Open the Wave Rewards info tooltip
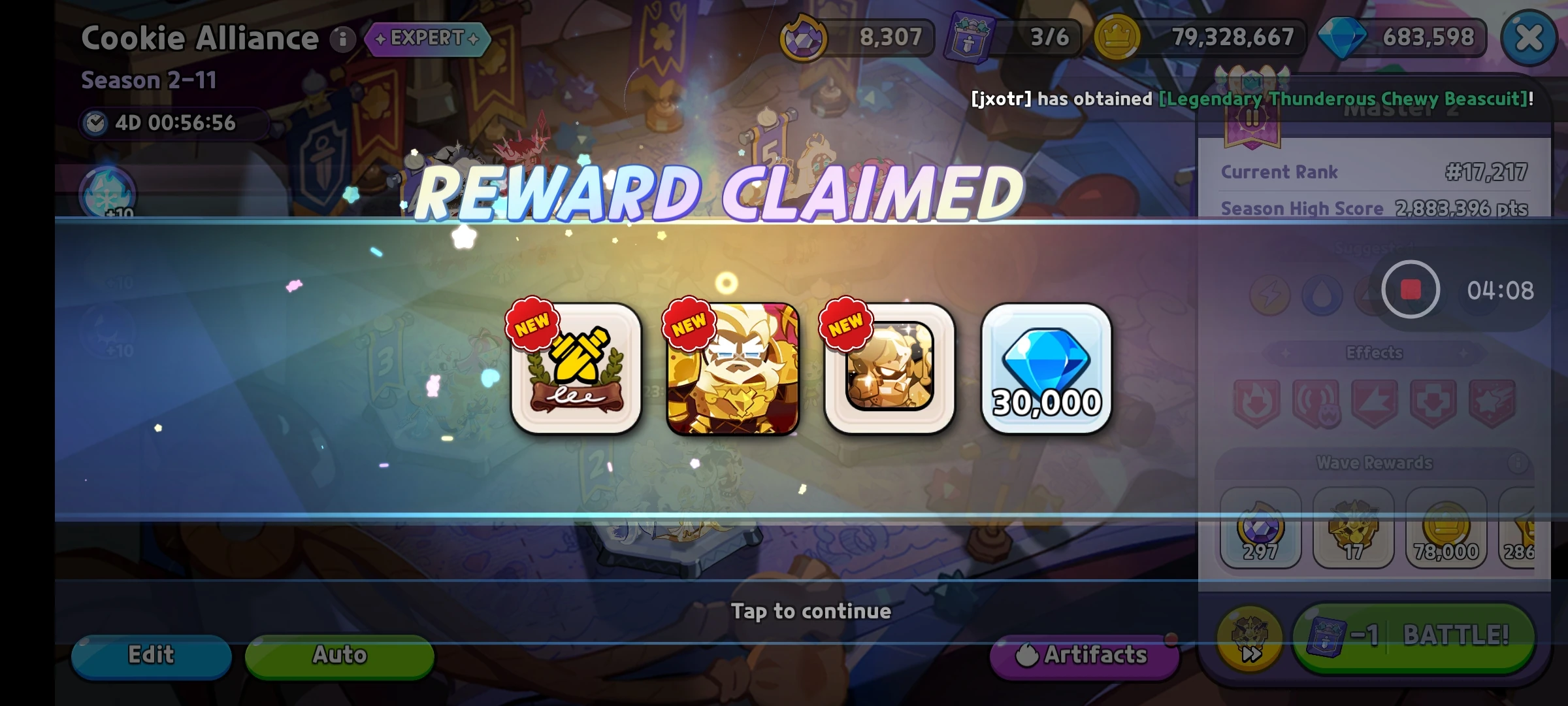 click(1519, 462)
